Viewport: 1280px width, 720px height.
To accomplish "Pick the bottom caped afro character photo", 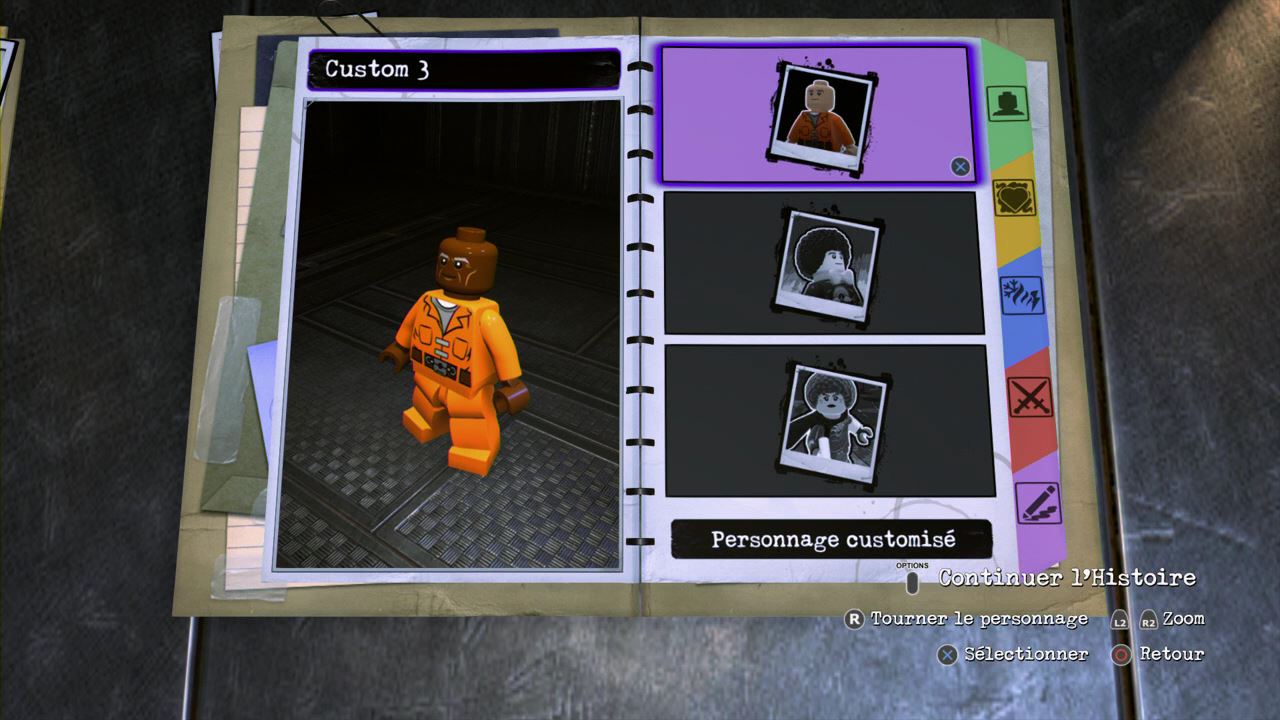I will click(x=829, y=420).
